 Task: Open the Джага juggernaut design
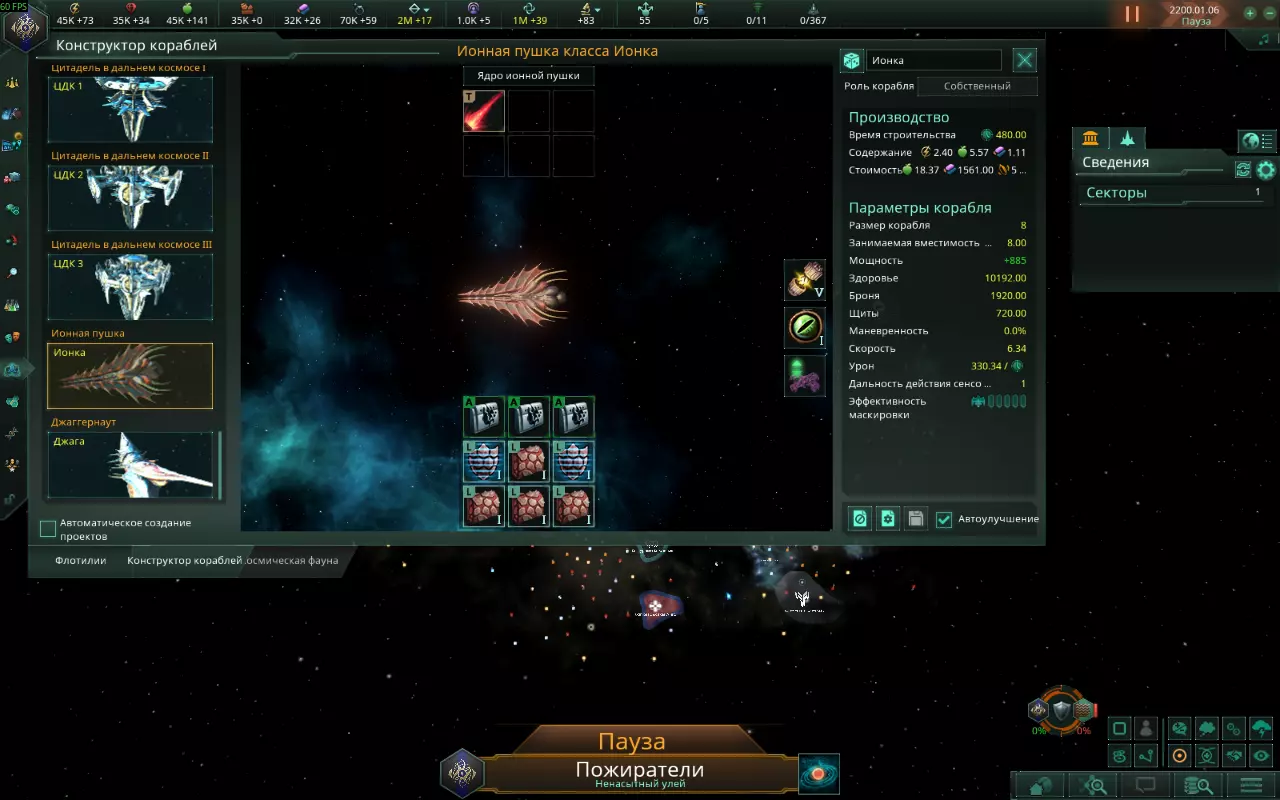coord(130,464)
